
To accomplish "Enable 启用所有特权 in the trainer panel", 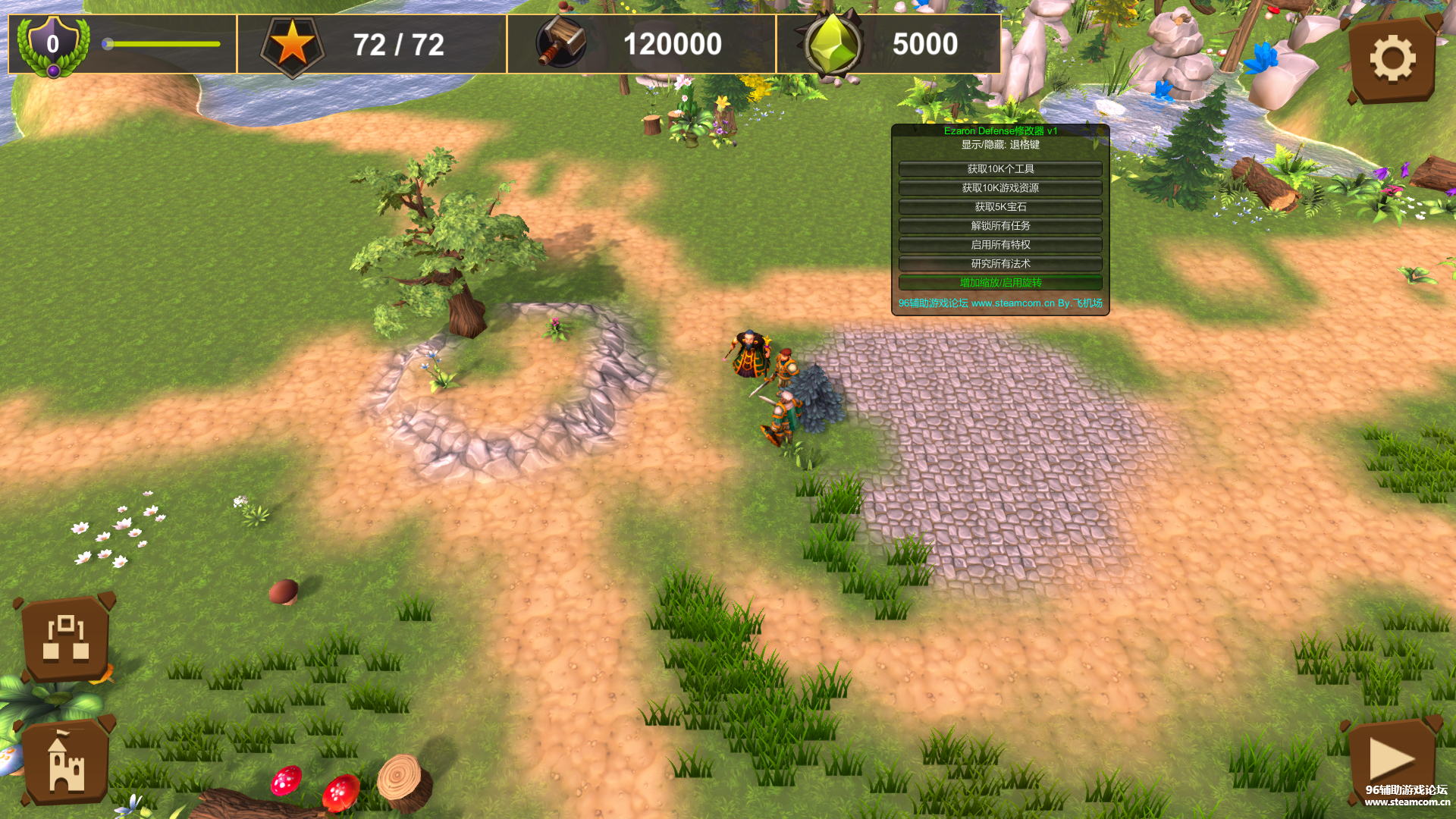I will pyautogui.click(x=1000, y=245).
